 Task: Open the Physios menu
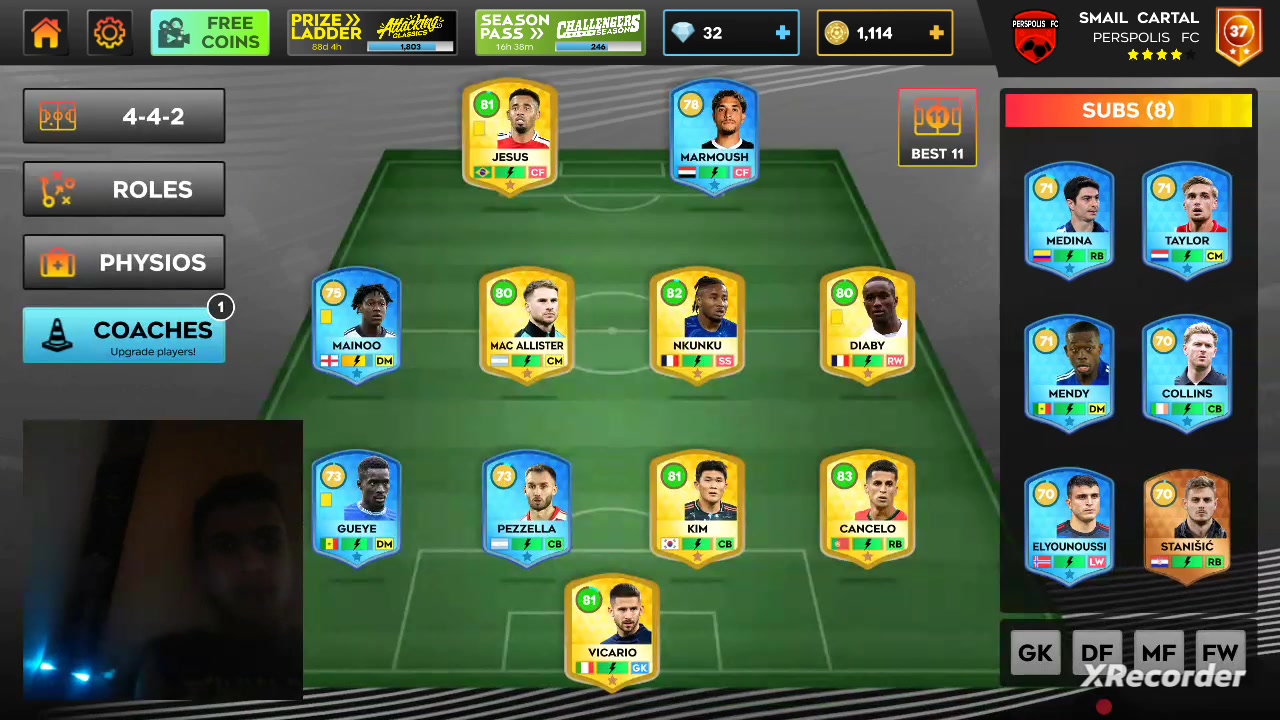124,262
